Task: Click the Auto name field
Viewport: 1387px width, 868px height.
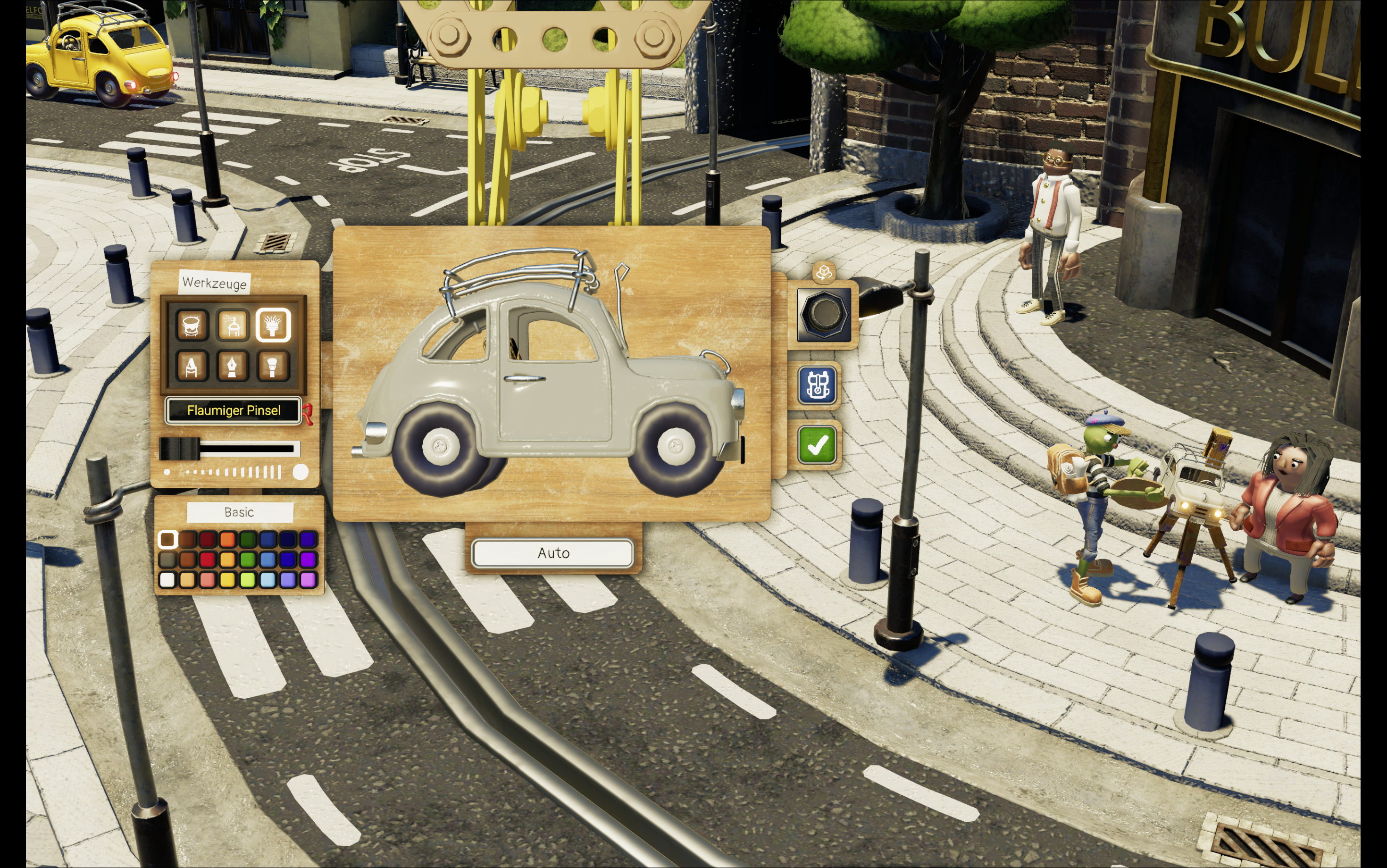Action: [x=552, y=553]
